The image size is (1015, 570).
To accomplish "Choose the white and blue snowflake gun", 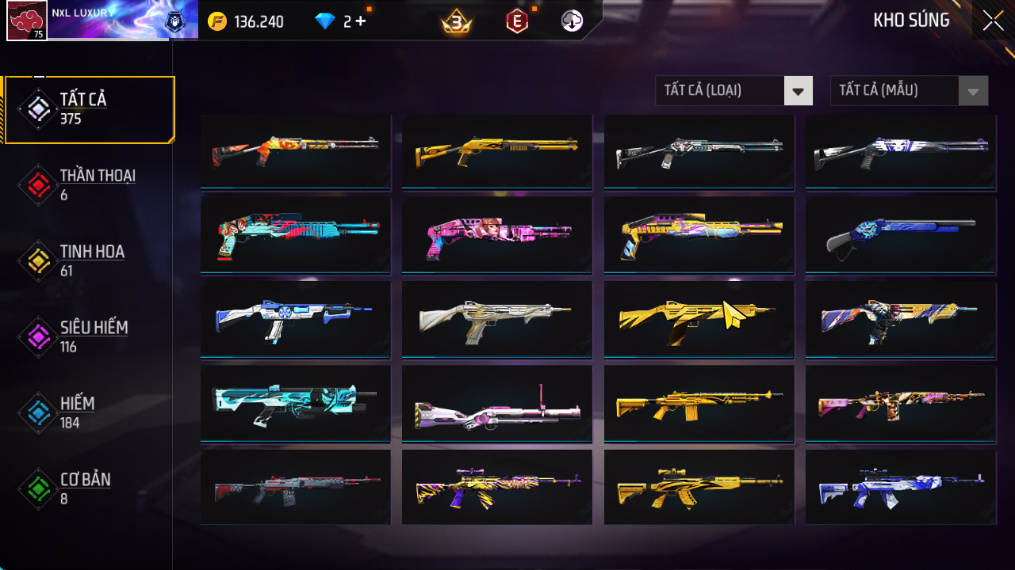I will (295, 319).
